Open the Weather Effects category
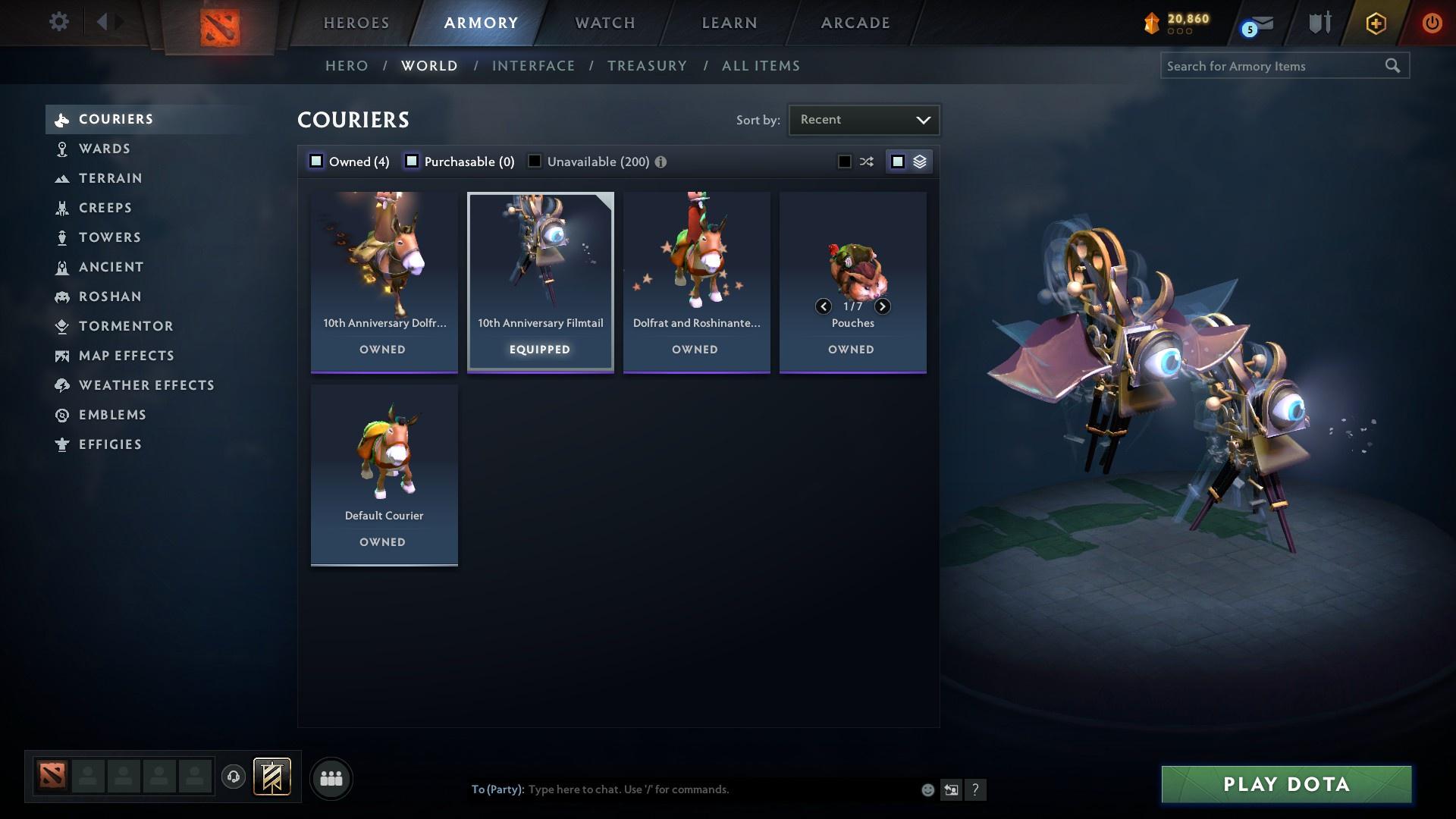Image resolution: width=1456 pixels, height=819 pixels. [x=146, y=385]
